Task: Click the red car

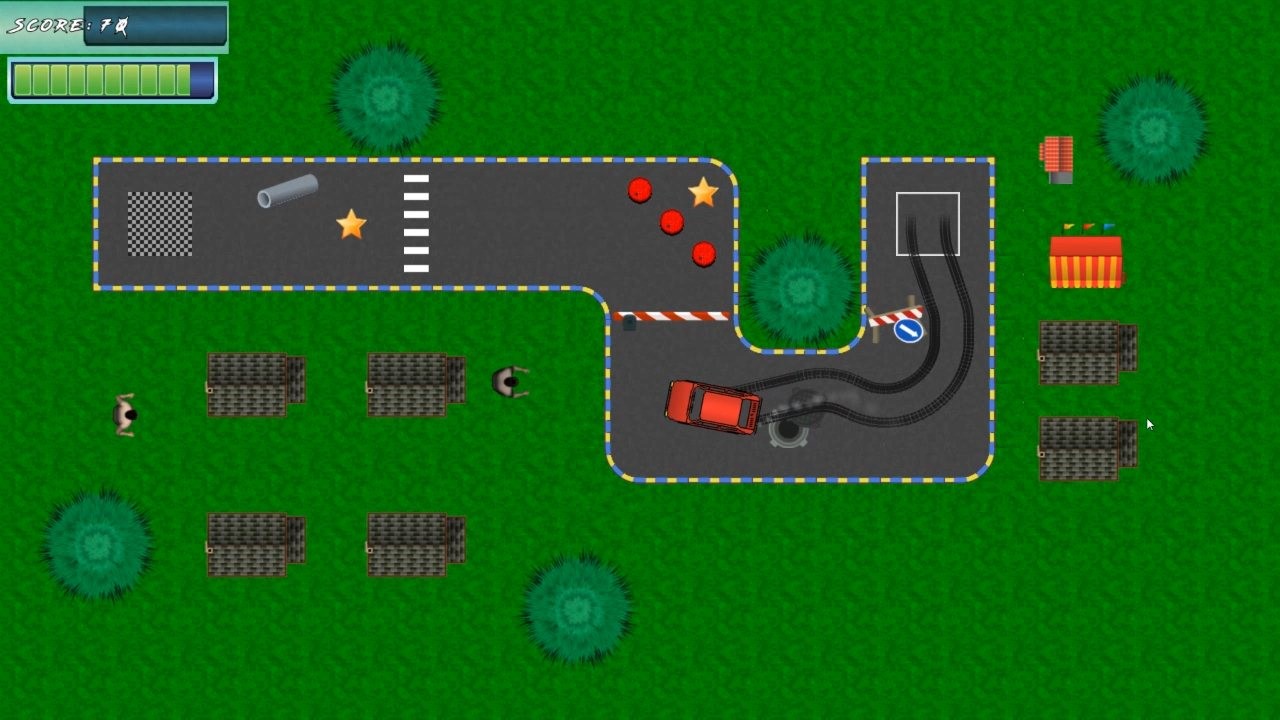Action: tap(712, 408)
